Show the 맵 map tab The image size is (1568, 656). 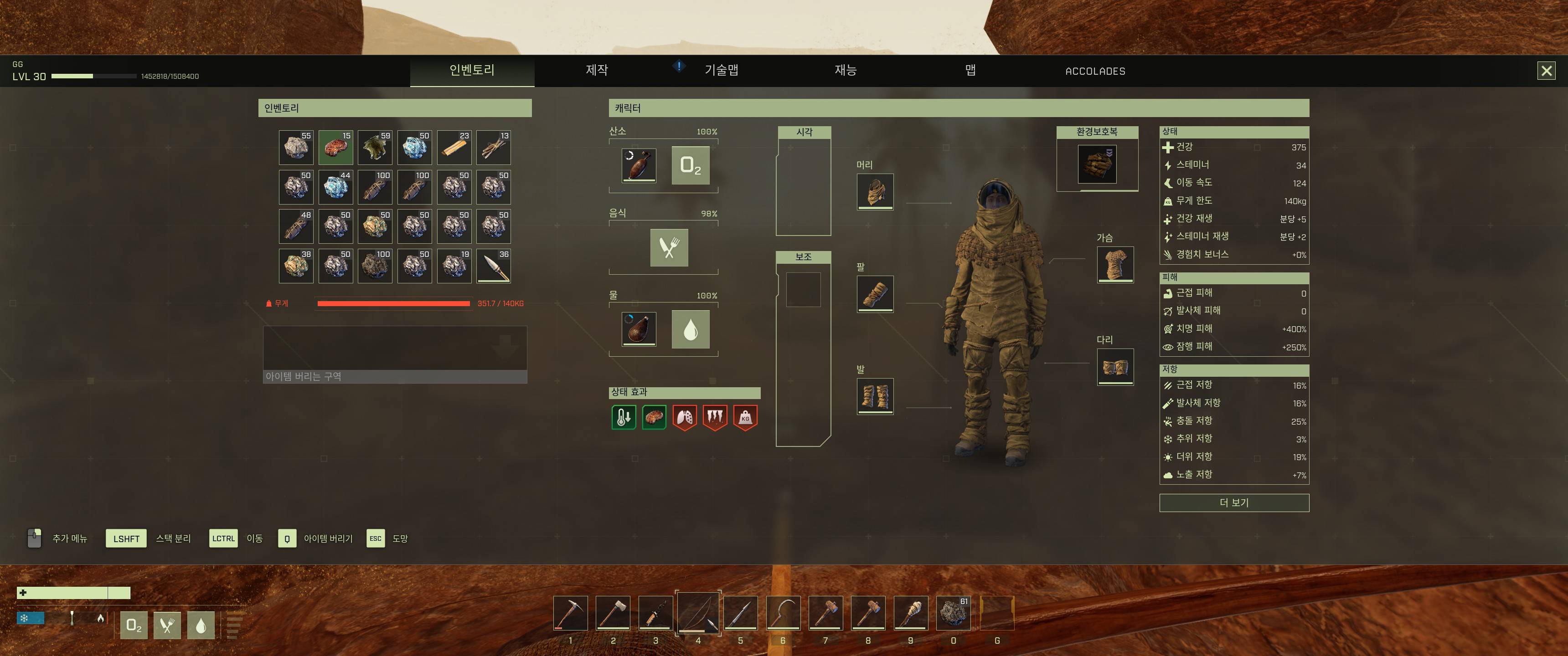point(970,71)
